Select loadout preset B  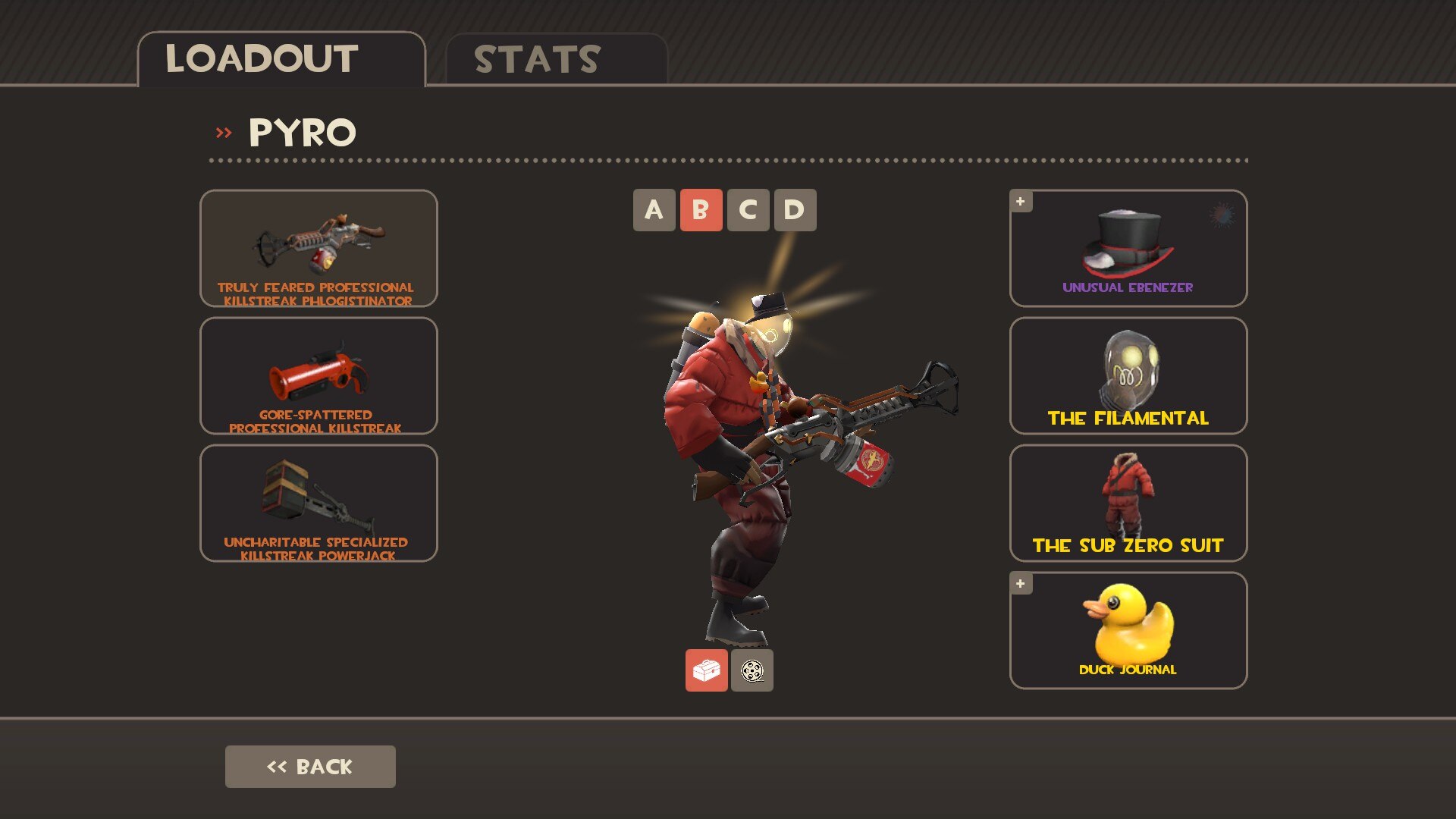pos(701,210)
